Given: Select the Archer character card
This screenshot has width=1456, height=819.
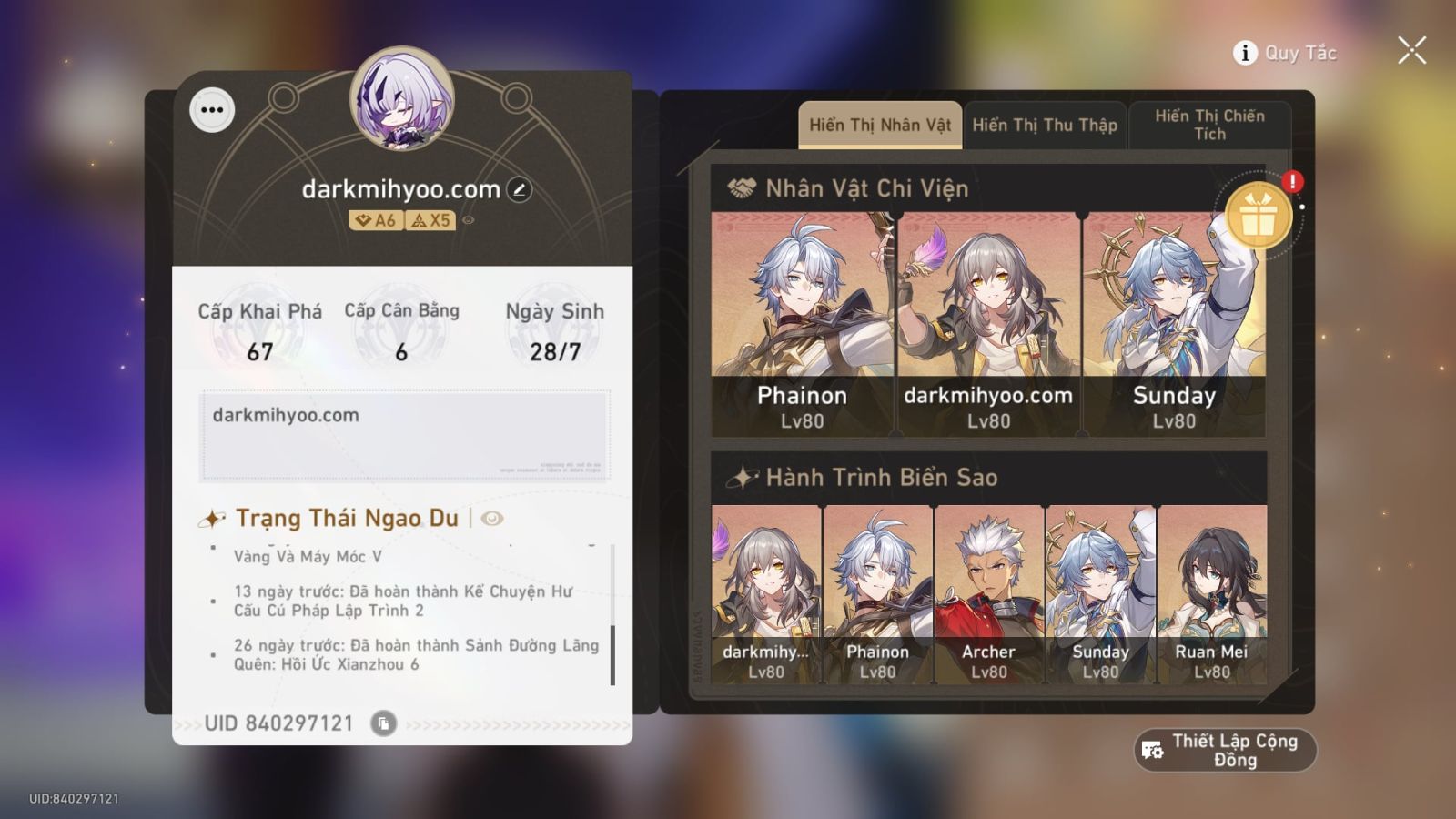Looking at the screenshot, I should [988, 591].
